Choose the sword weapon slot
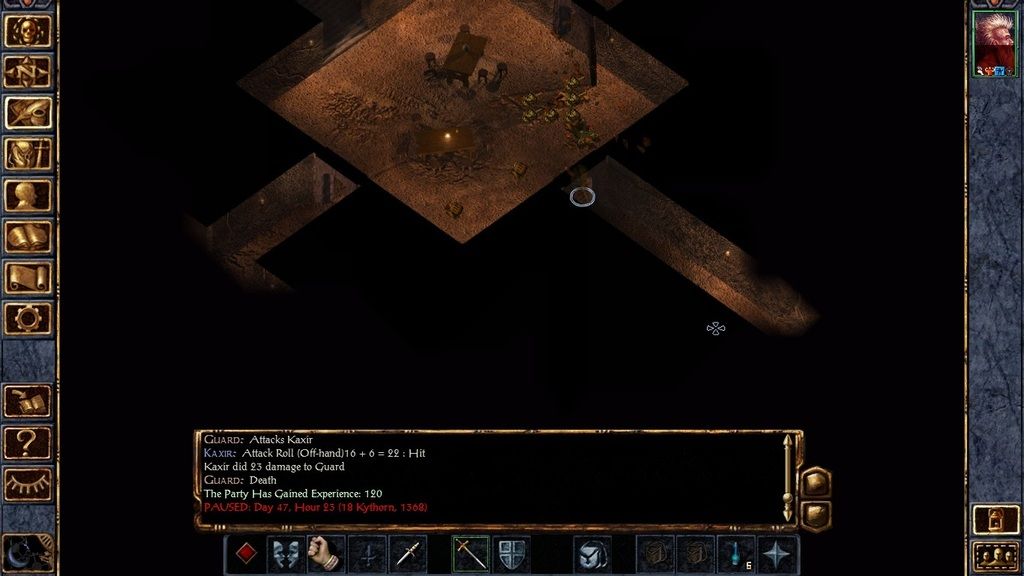Image resolution: width=1024 pixels, height=576 pixels. 470,554
